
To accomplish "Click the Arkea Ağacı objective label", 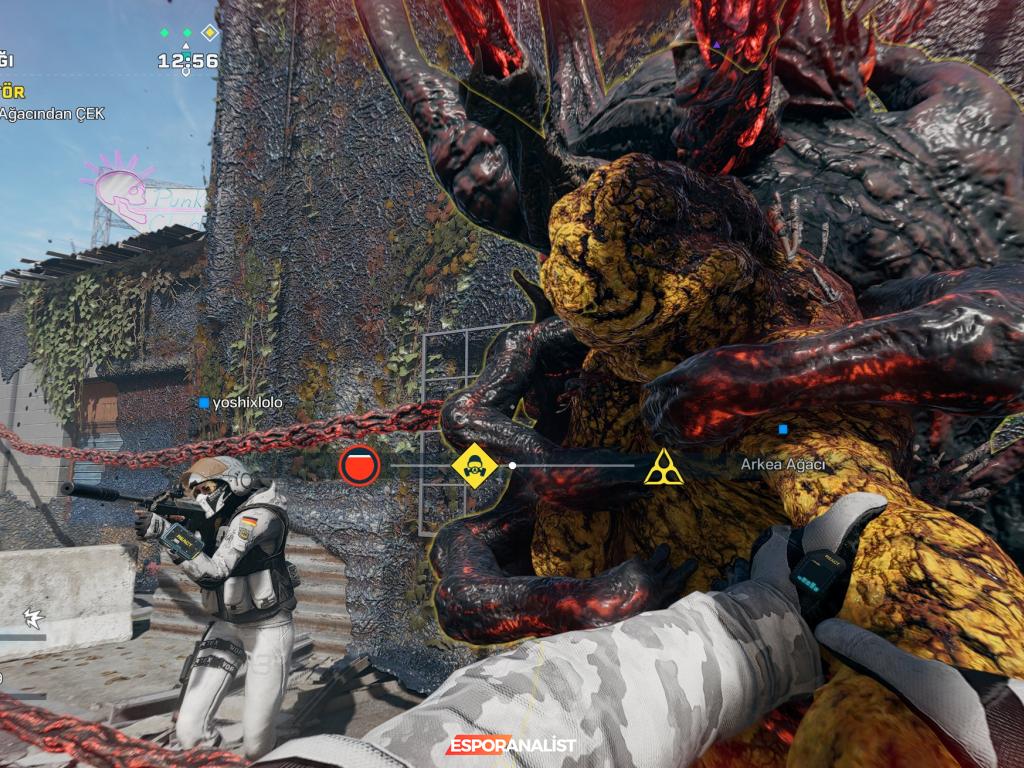I will coord(783,464).
